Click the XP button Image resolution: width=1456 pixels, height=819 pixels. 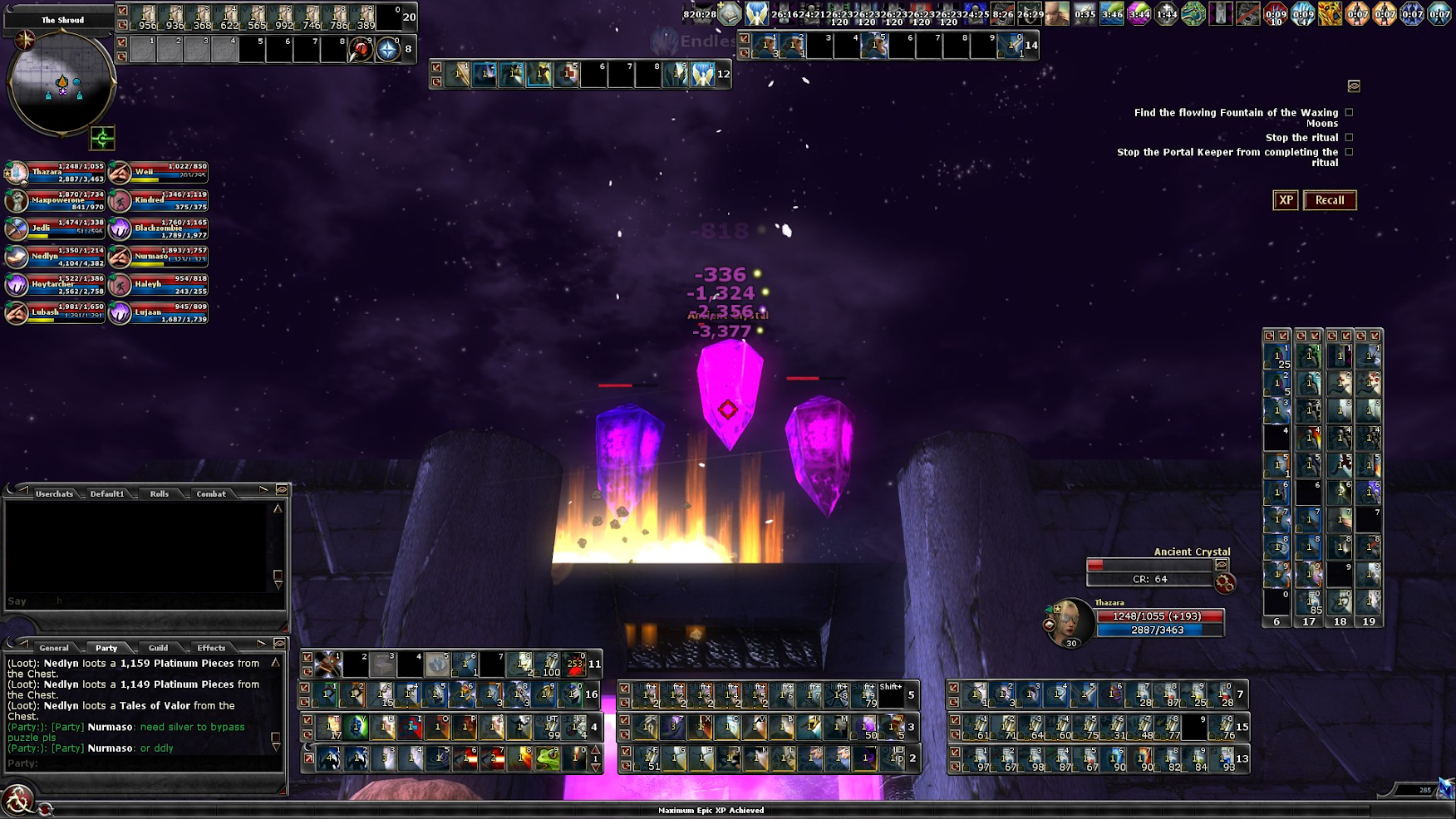click(x=1285, y=200)
